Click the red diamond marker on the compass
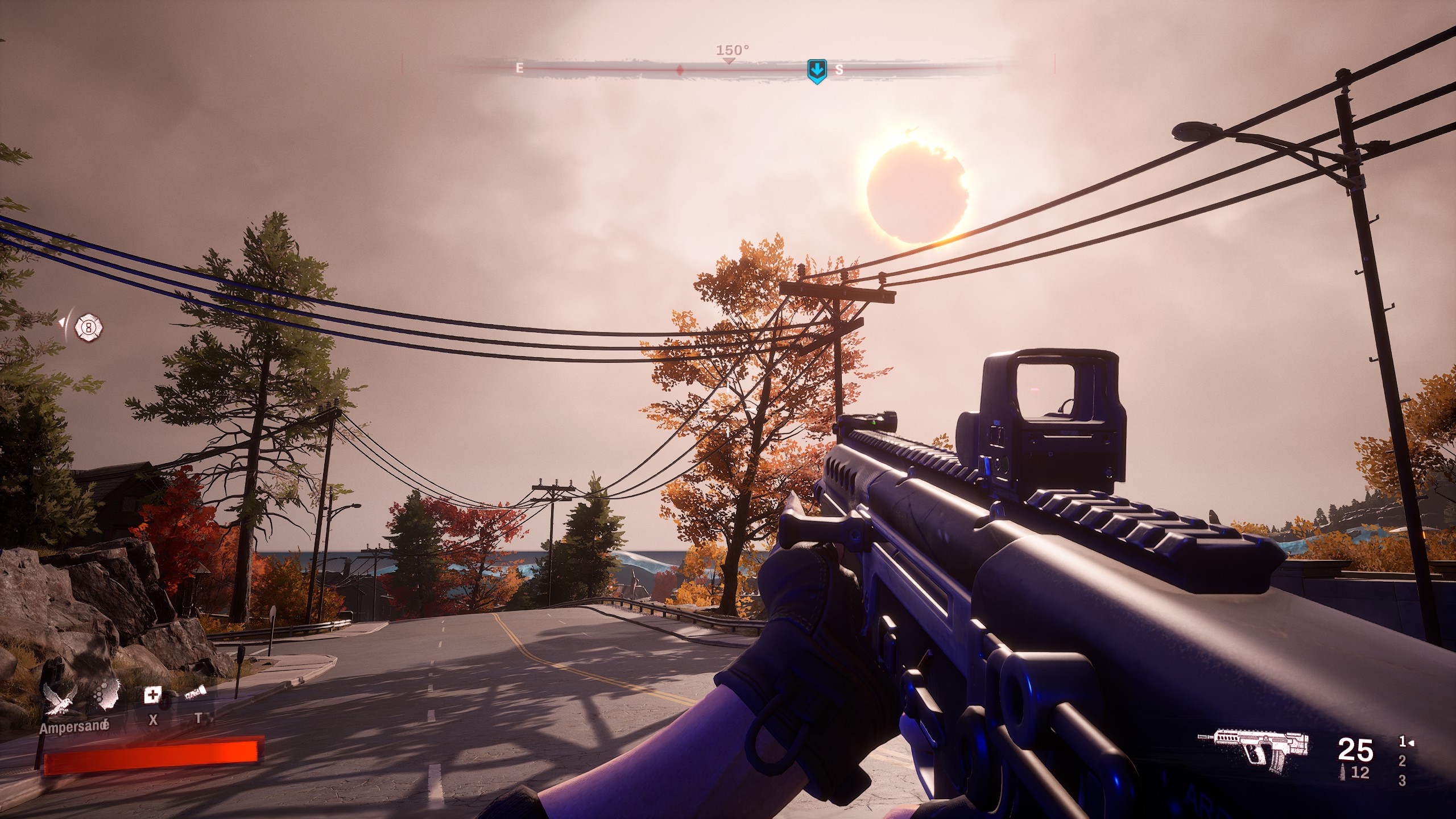 click(x=679, y=70)
